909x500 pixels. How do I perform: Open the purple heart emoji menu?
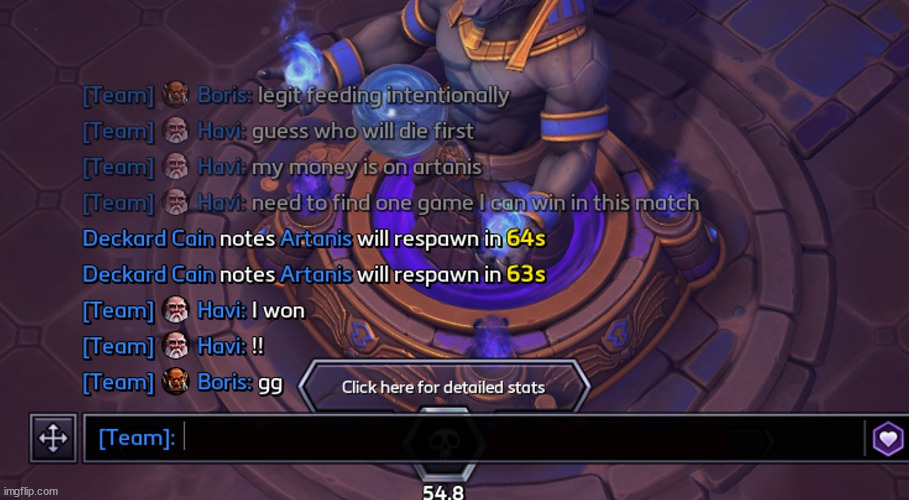pyautogui.click(x=887, y=439)
